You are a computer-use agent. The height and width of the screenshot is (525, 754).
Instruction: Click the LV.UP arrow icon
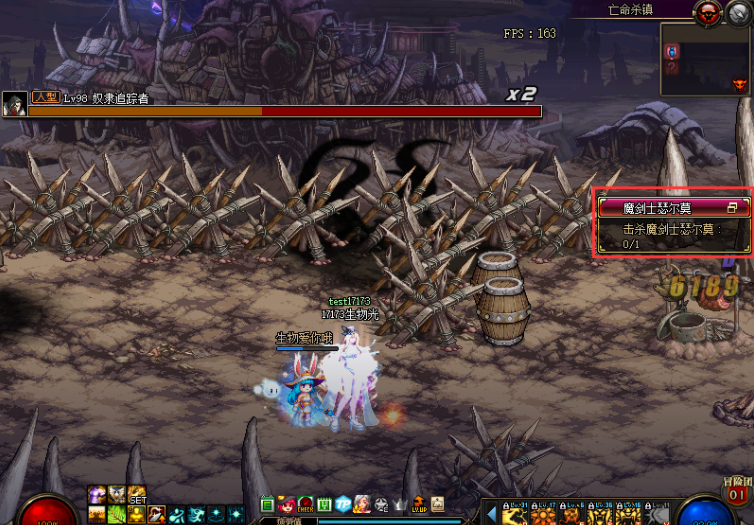(x=419, y=504)
